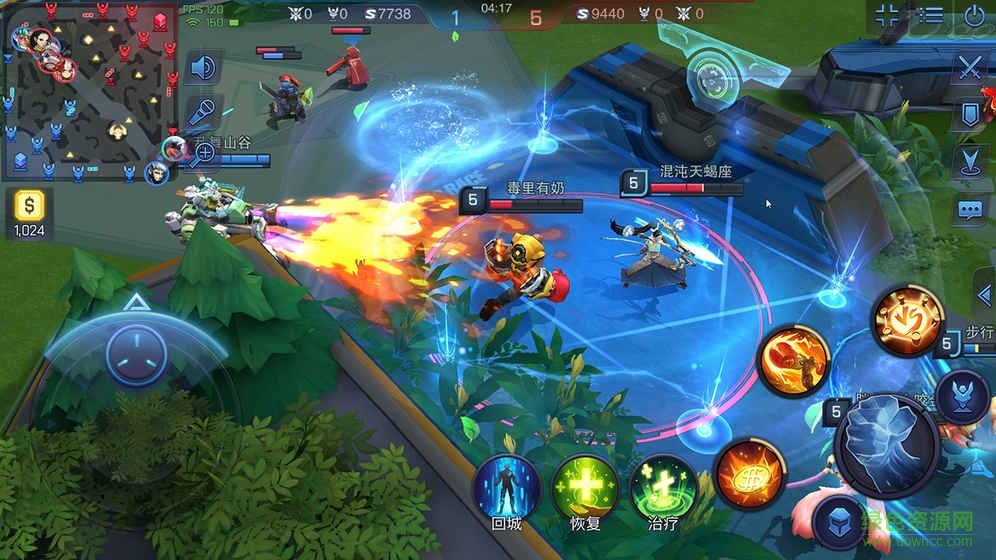
Task: Toggle the microphone voice chat button
Action: pyautogui.click(x=204, y=111)
